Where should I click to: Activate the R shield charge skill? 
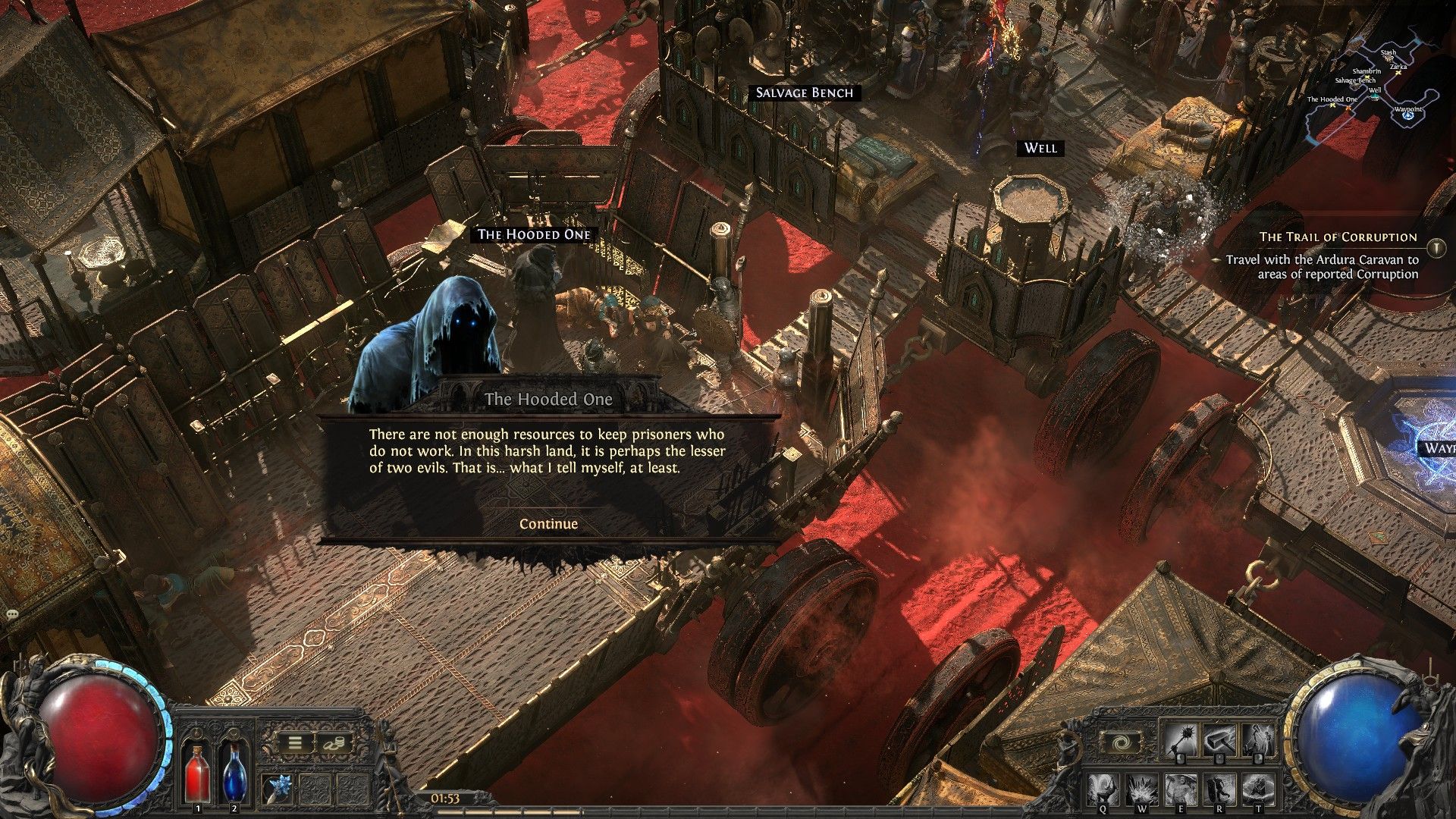tap(1219, 790)
